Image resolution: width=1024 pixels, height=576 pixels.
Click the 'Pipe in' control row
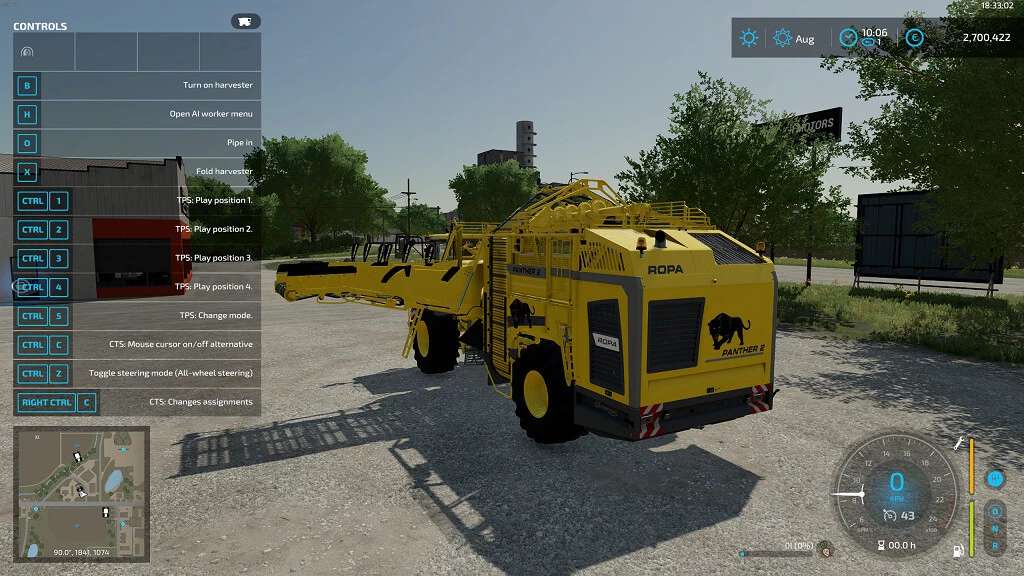pos(137,143)
